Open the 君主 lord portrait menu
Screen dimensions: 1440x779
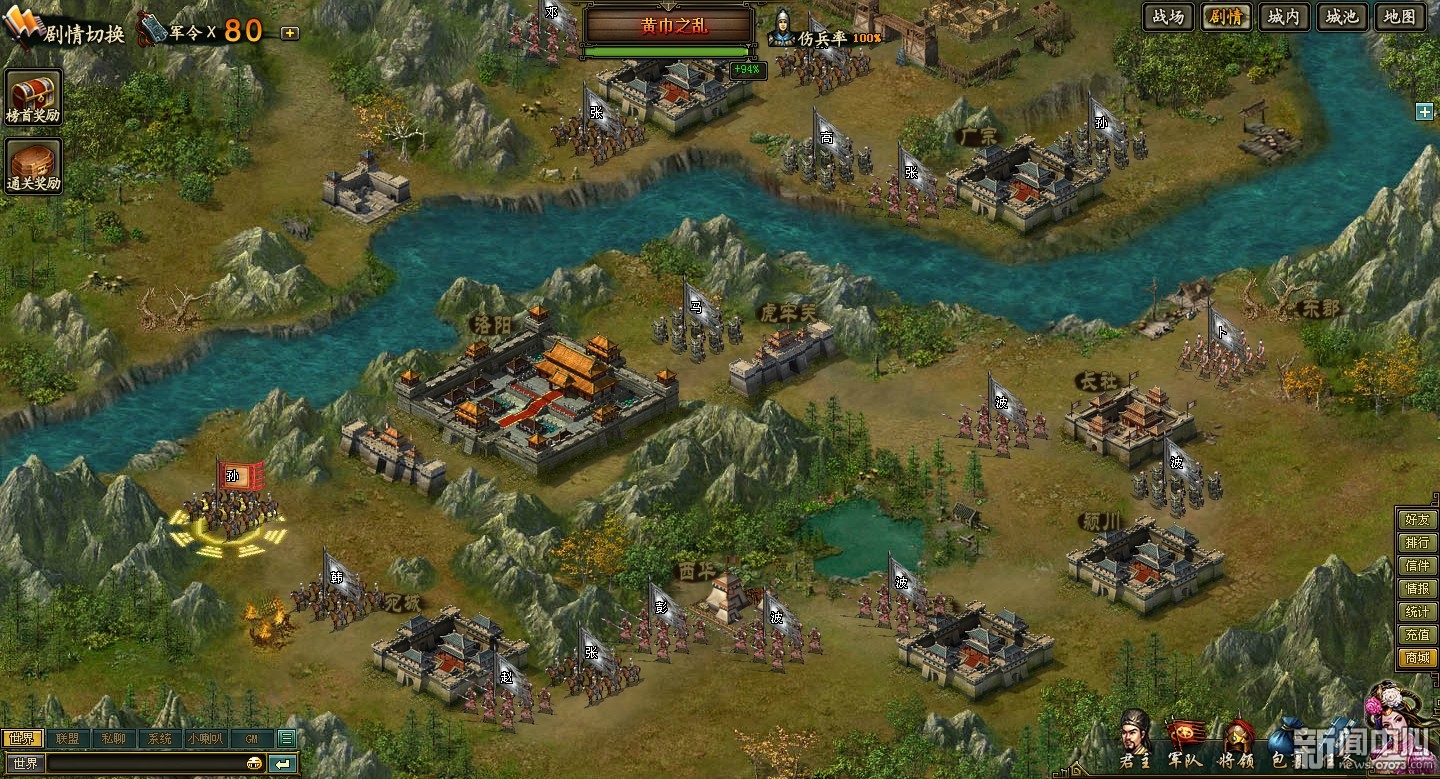pos(1134,738)
